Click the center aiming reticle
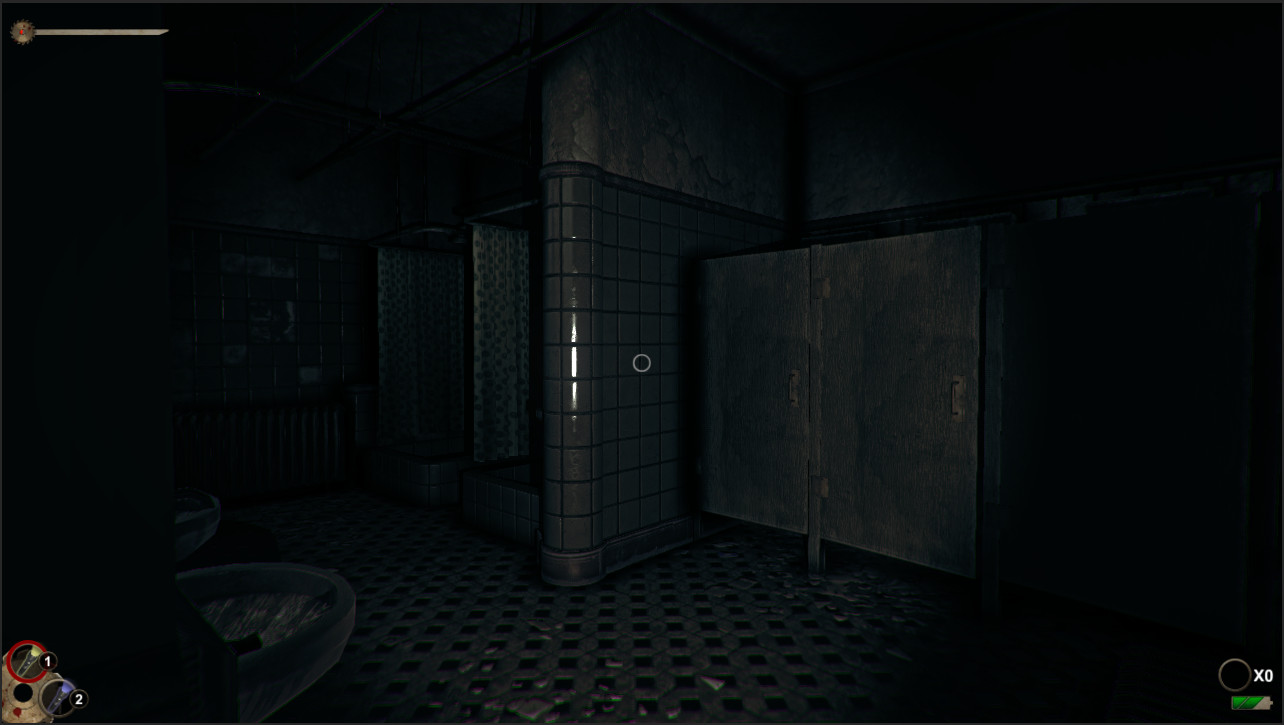Screen dimensions: 1284x725 tap(642, 363)
